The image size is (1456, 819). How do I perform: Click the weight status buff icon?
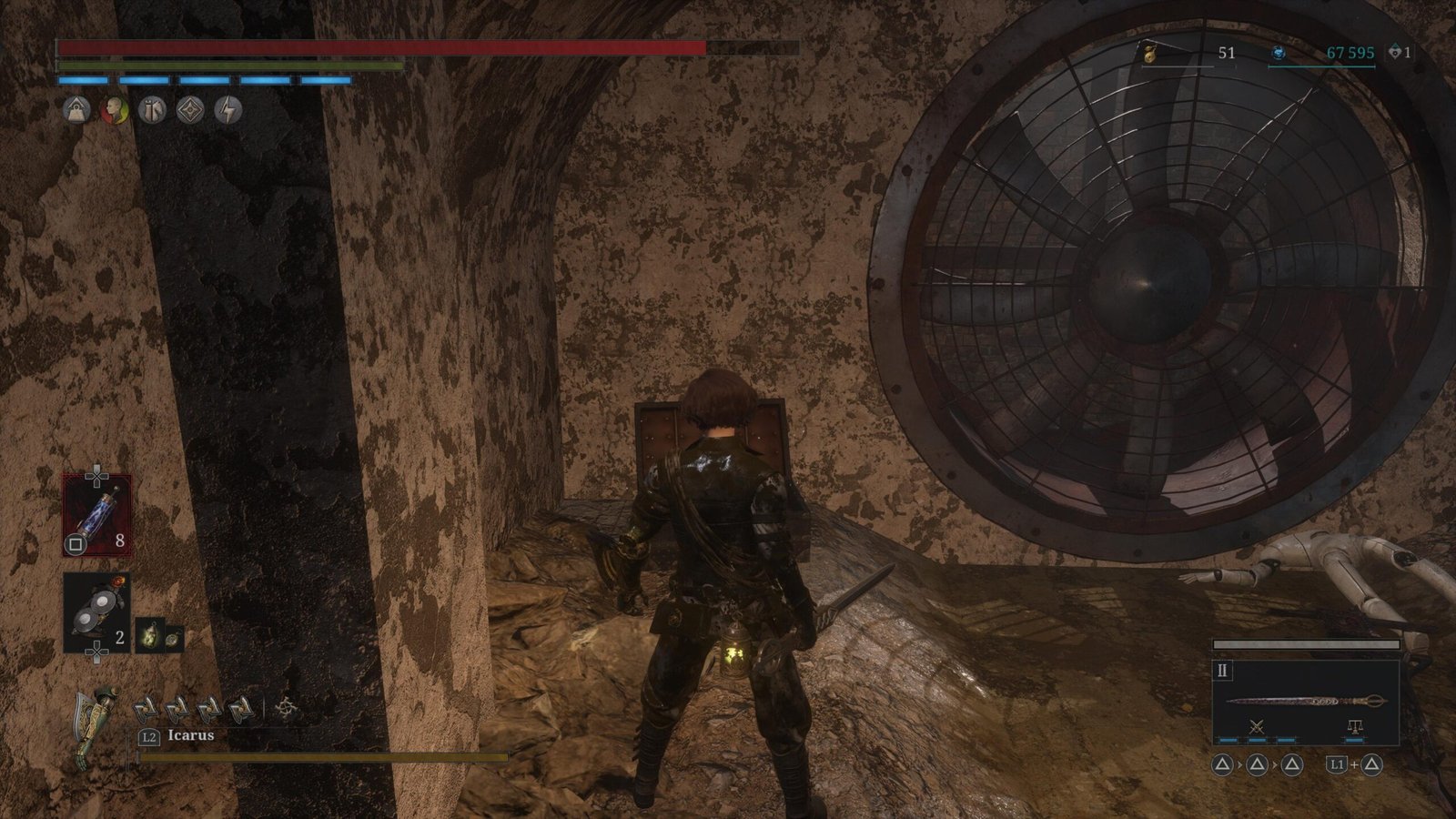click(76, 111)
